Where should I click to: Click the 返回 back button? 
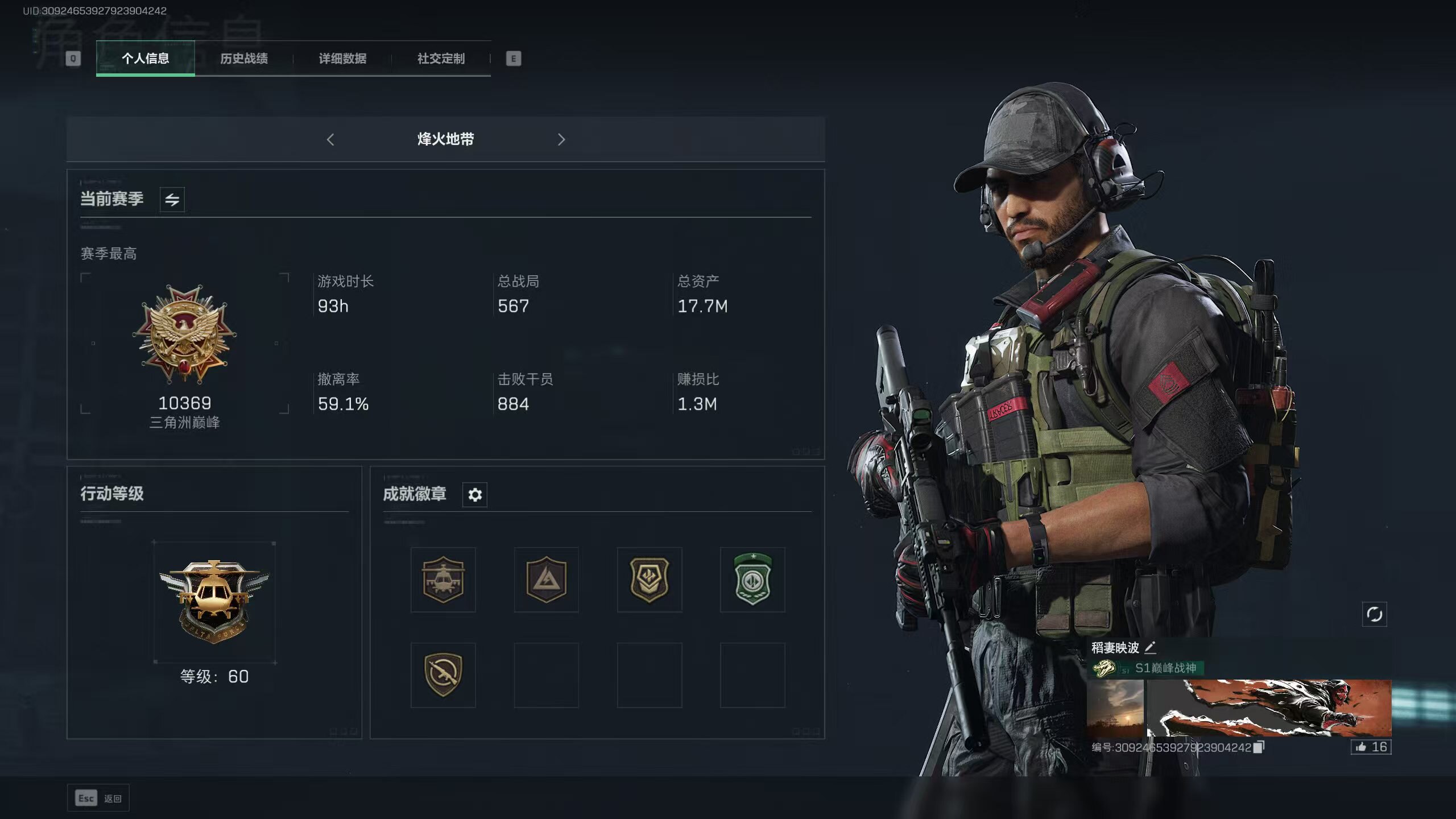pos(98,799)
